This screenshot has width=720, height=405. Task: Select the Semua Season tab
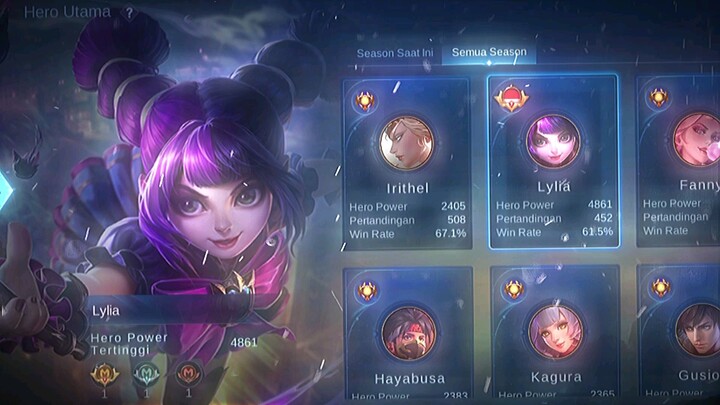point(489,53)
